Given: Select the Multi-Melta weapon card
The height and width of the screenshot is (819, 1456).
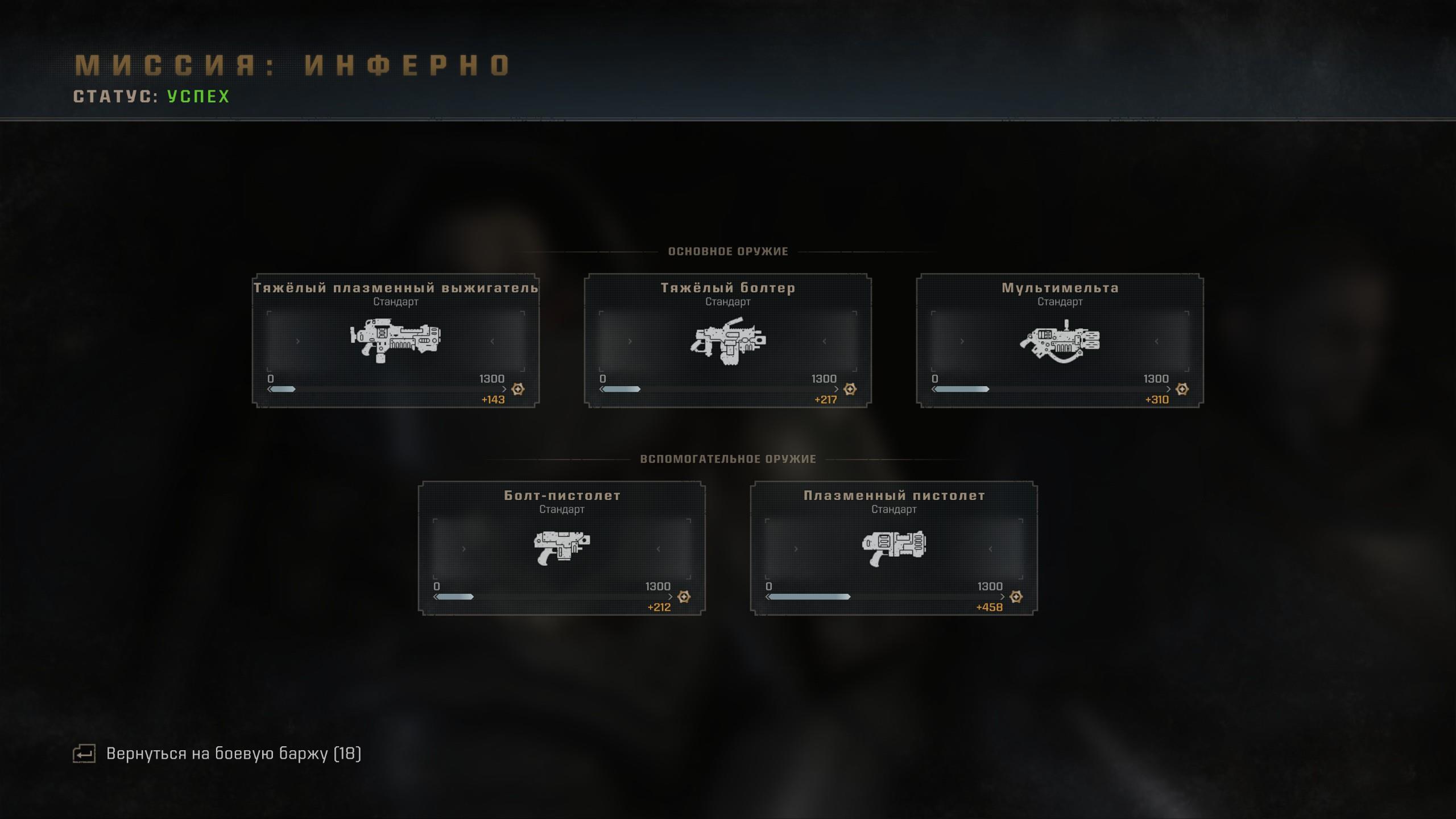Looking at the screenshot, I should point(1060,341).
